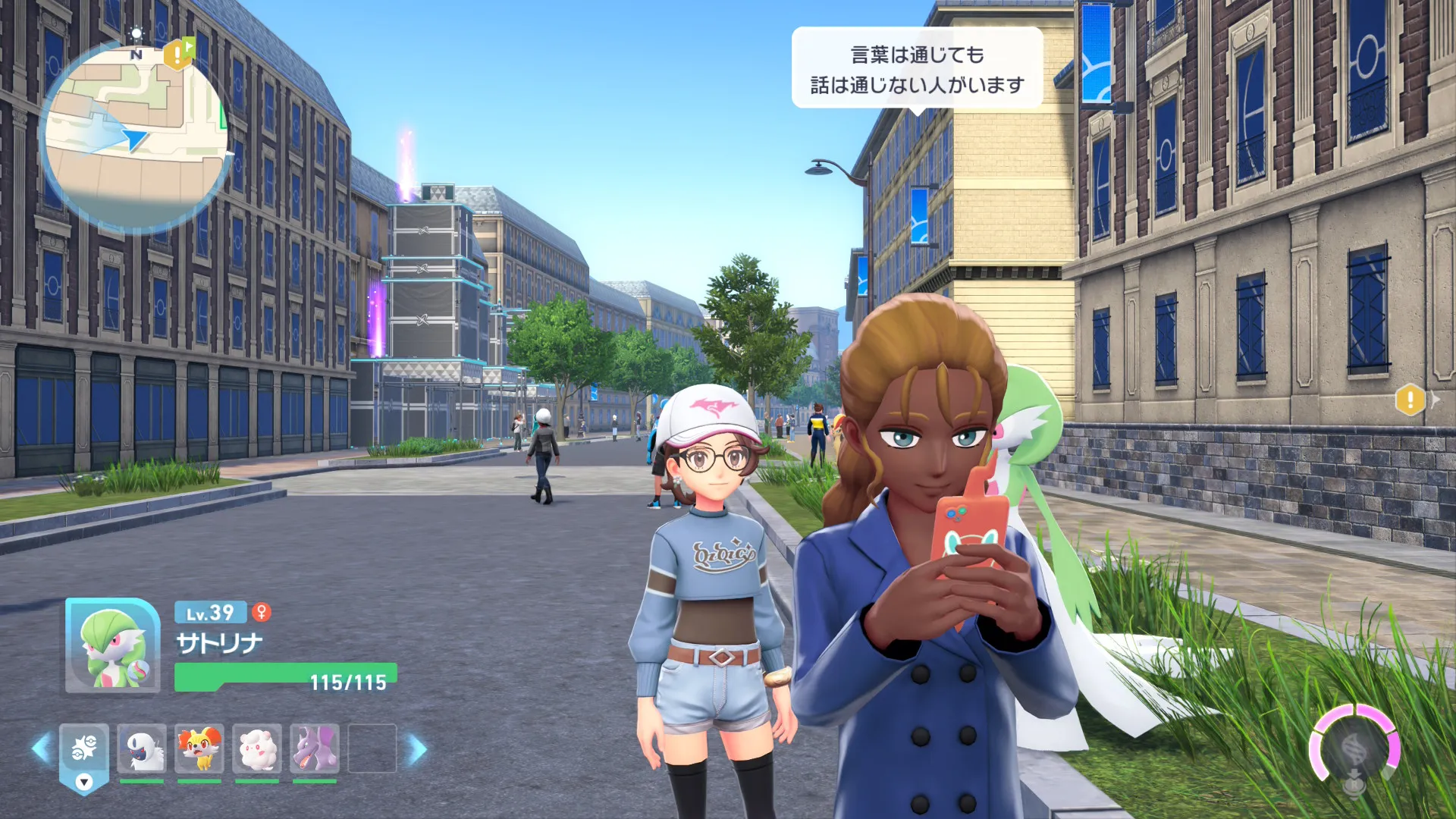Click the party bar's right arrow
Viewport: 1456px width, 819px height.
coord(417,748)
